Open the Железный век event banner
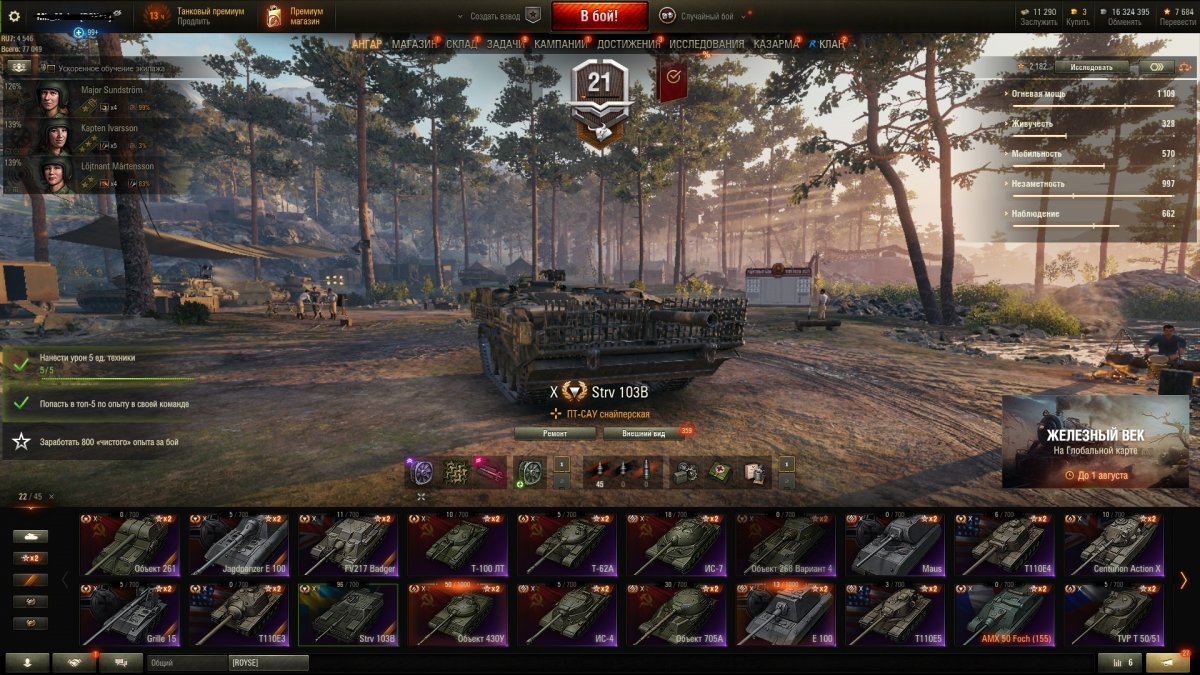1200x675 pixels. coord(1095,441)
